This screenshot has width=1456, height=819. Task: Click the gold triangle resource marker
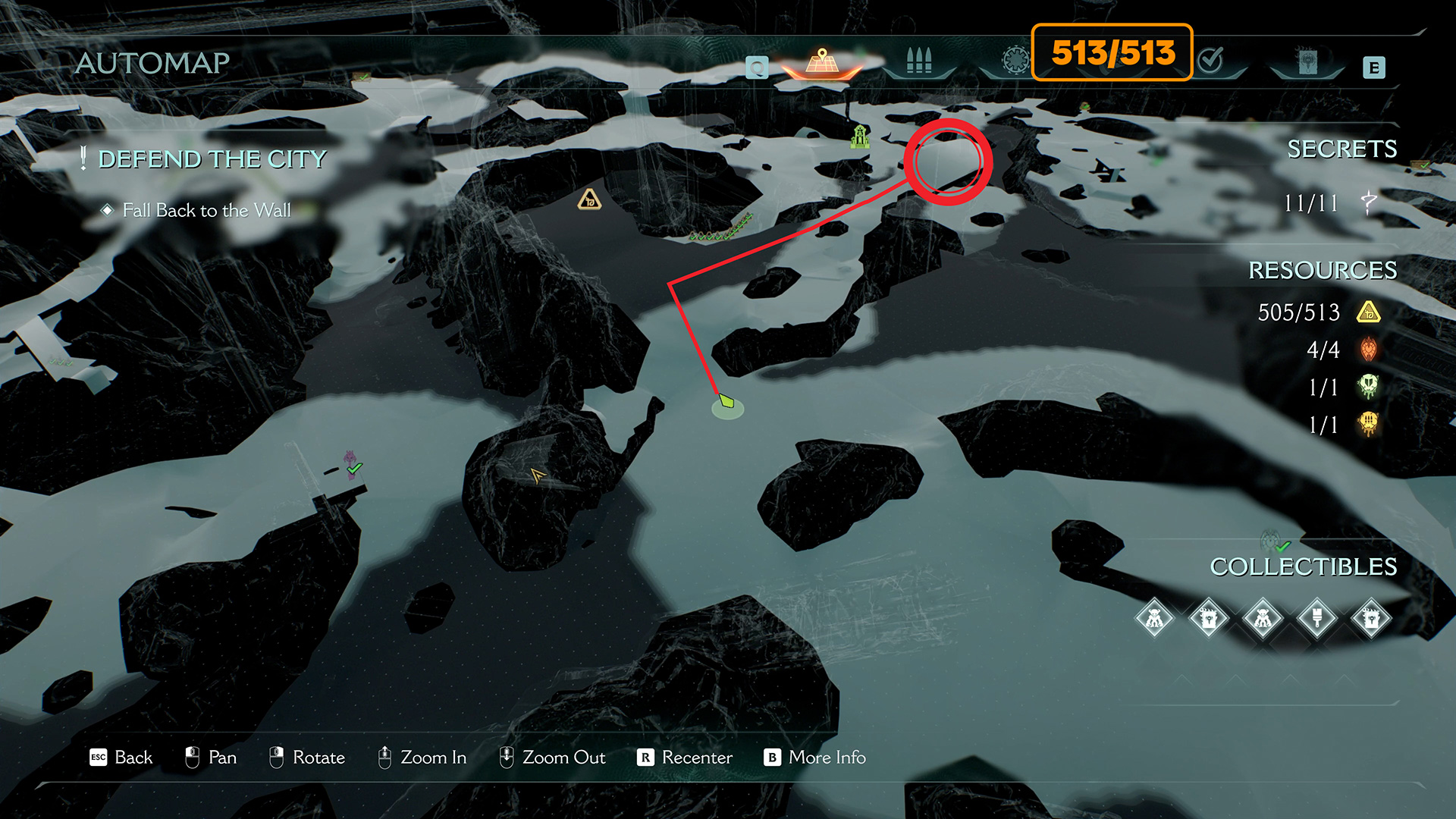[x=589, y=200]
